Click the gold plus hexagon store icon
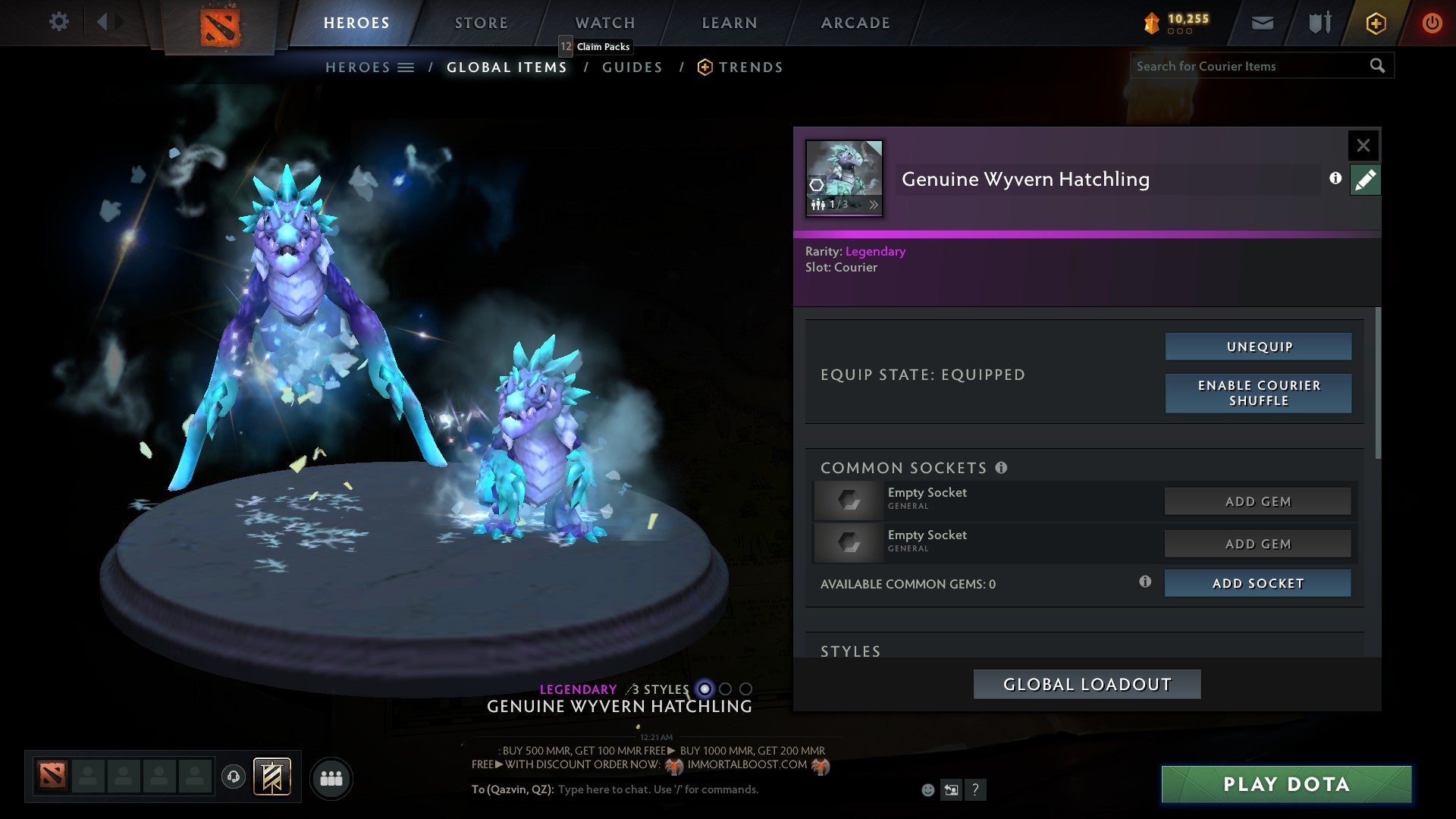The height and width of the screenshot is (819, 1456). (x=1375, y=23)
